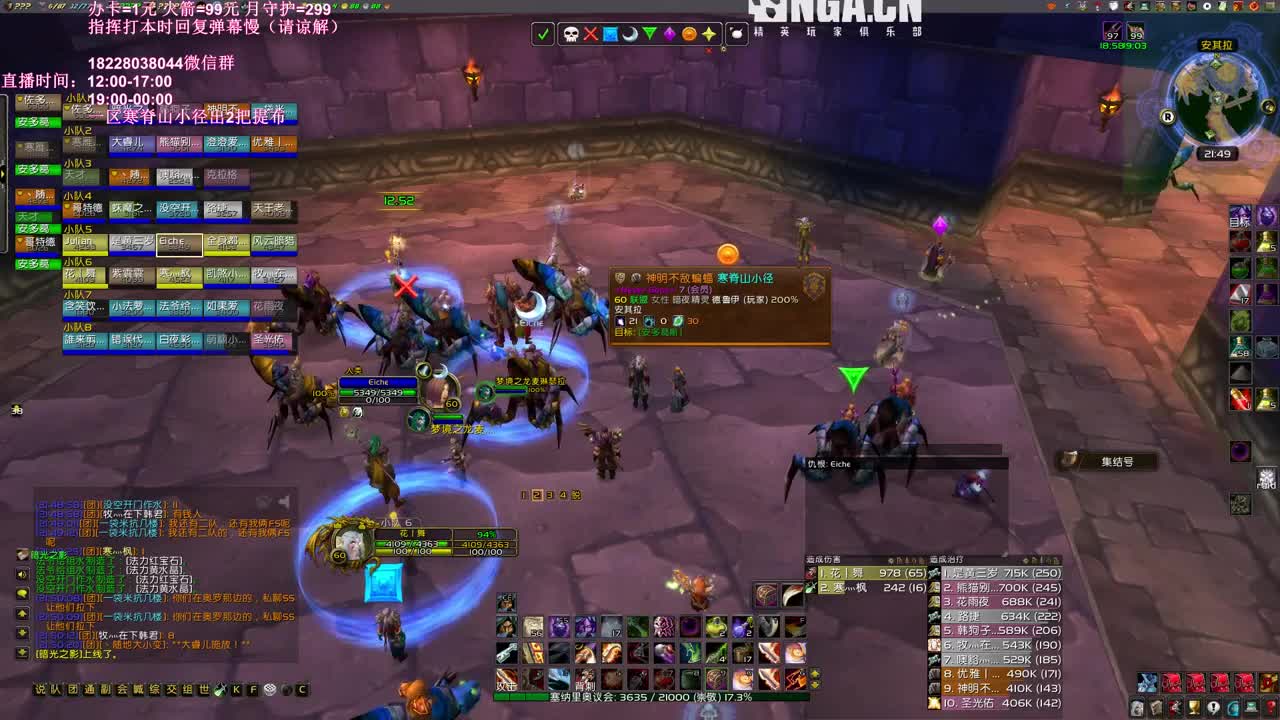Click the moon raid marker icon
Viewport: 1280px width, 720px height.
pyautogui.click(x=631, y=33)
